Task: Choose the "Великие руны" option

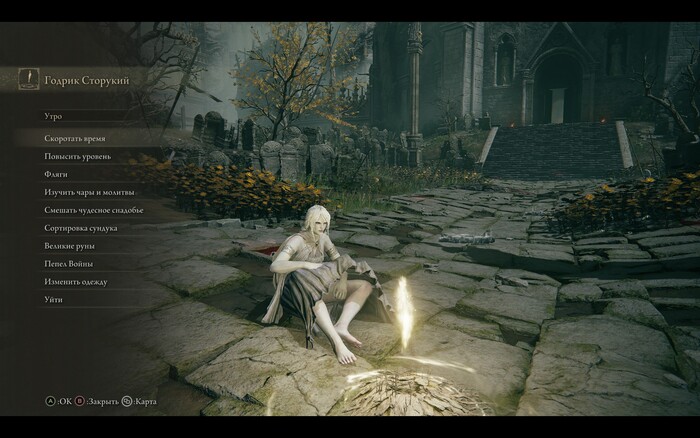Action: pyautogui.click(x=70, y=246)
